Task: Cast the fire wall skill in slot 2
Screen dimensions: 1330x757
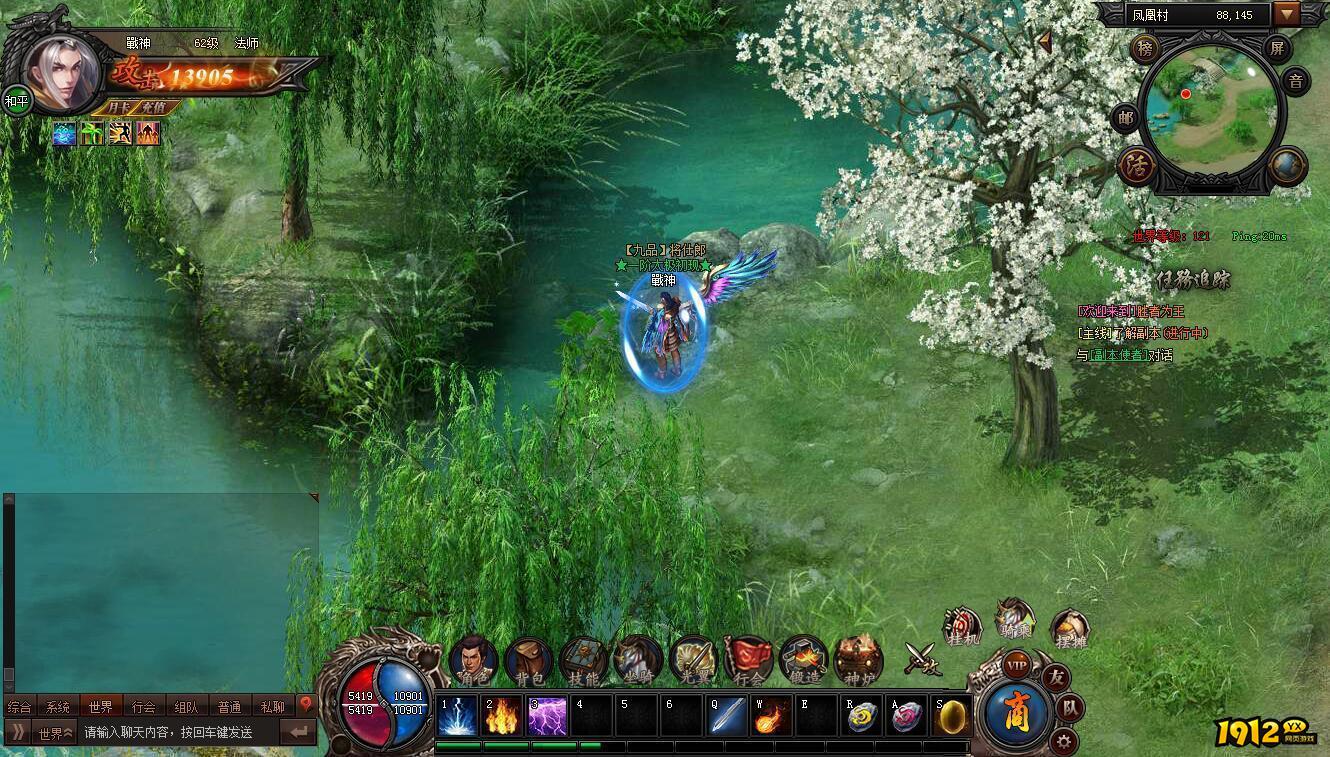Action: [x=503, y=717]
